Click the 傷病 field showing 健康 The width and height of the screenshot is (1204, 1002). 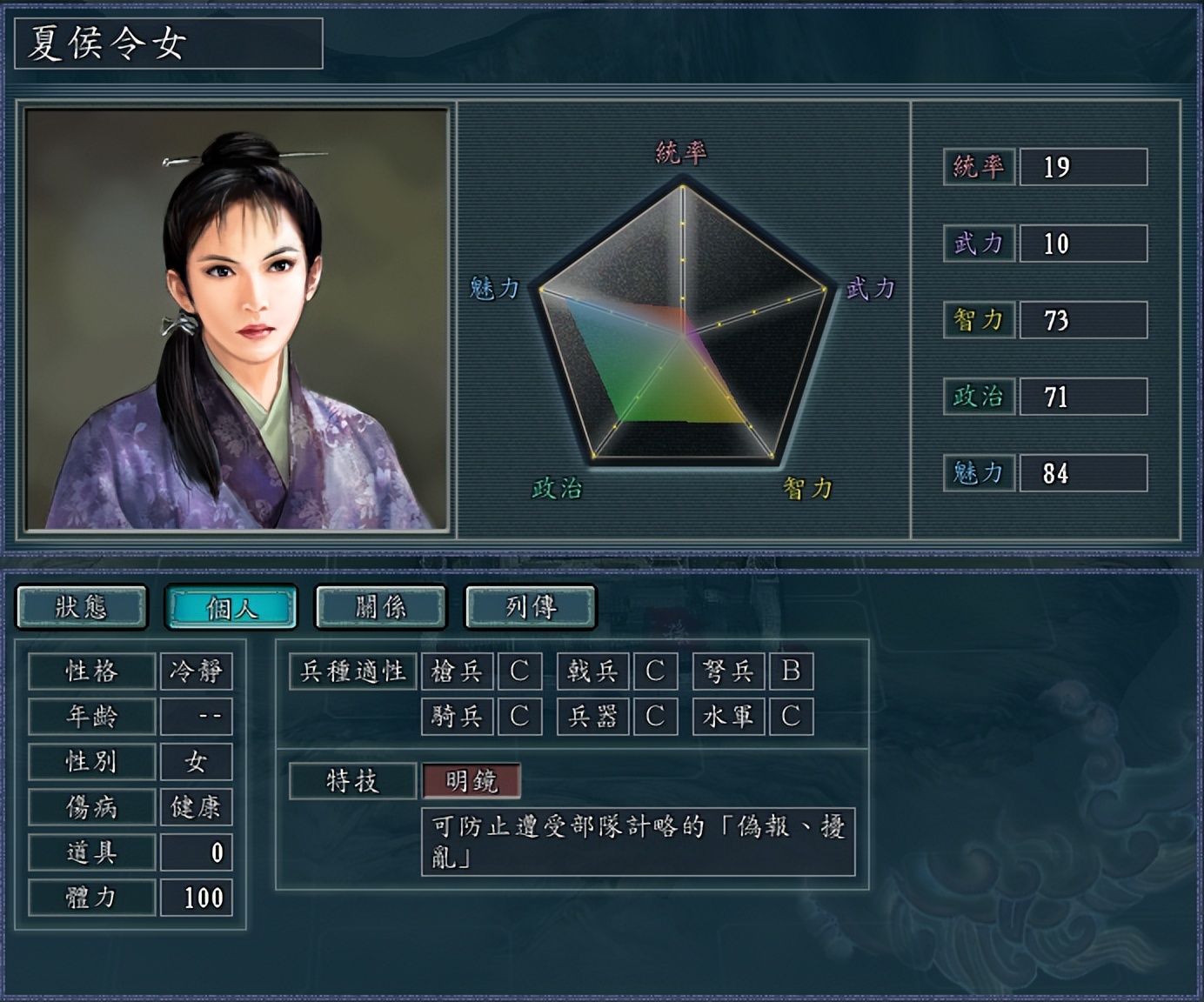pos(196,807)
